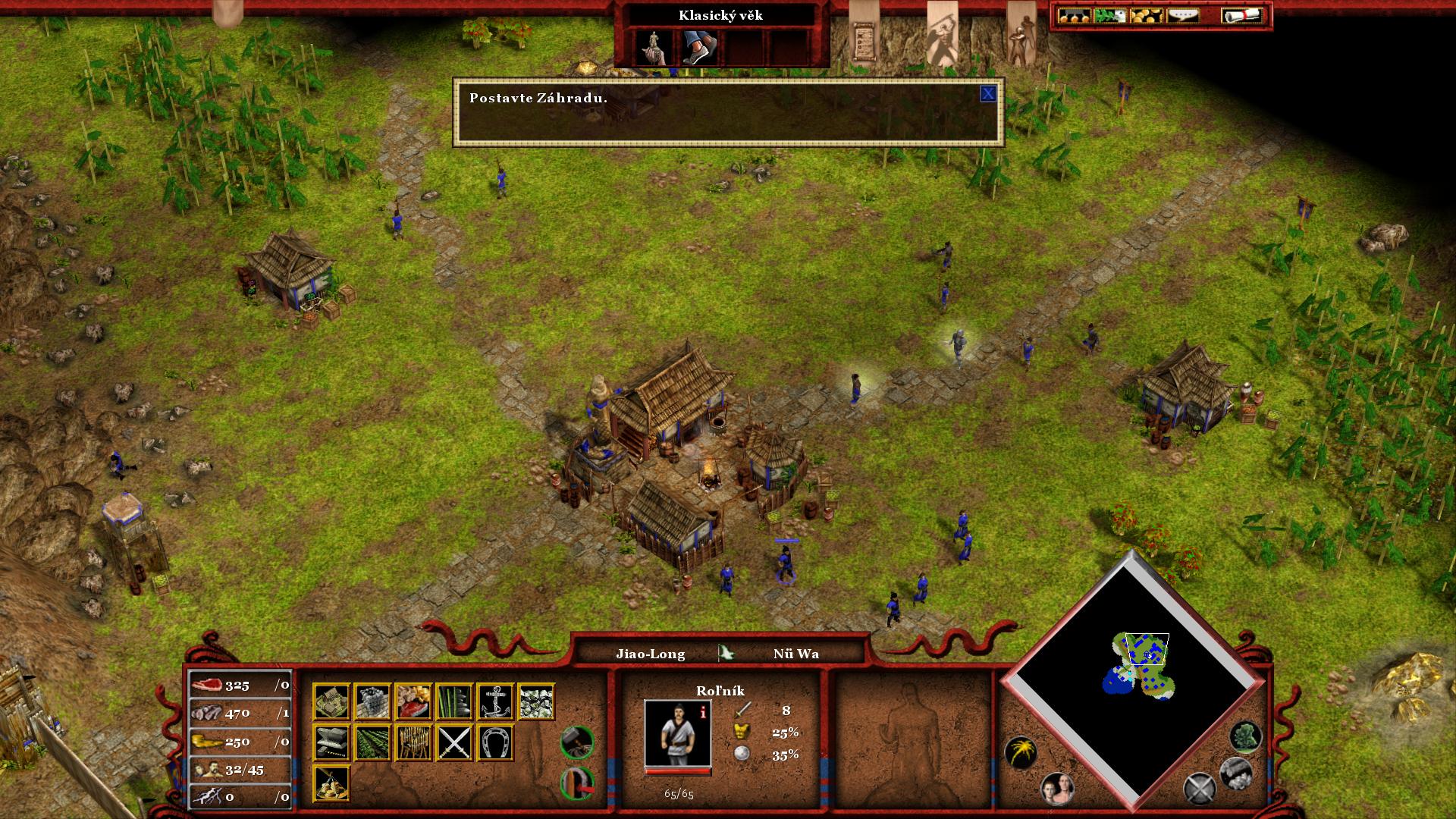Close the 'Postavte Záhradu' objective message
1456x819 pixels.
pyautogui.click(x=987, y=93)
